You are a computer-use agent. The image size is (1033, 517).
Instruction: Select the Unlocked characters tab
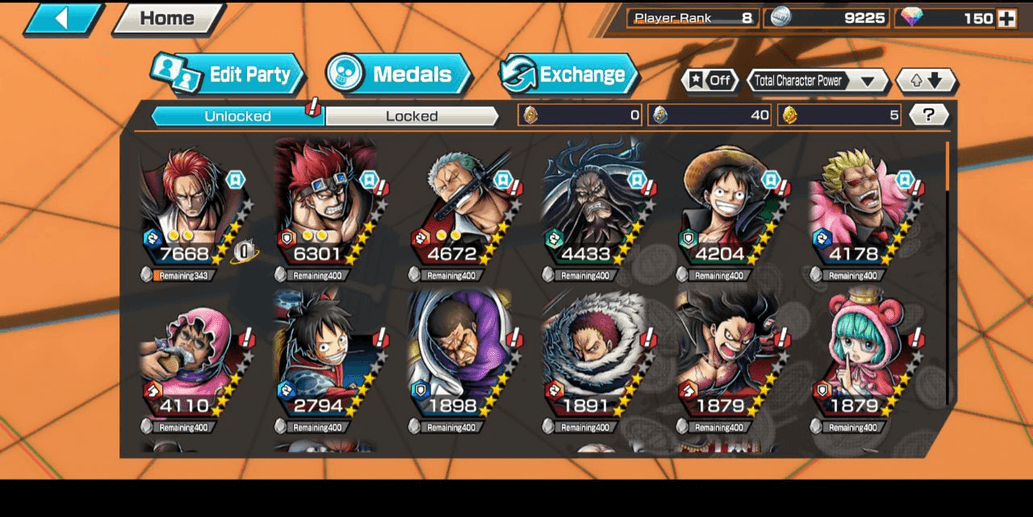point(238,116)
